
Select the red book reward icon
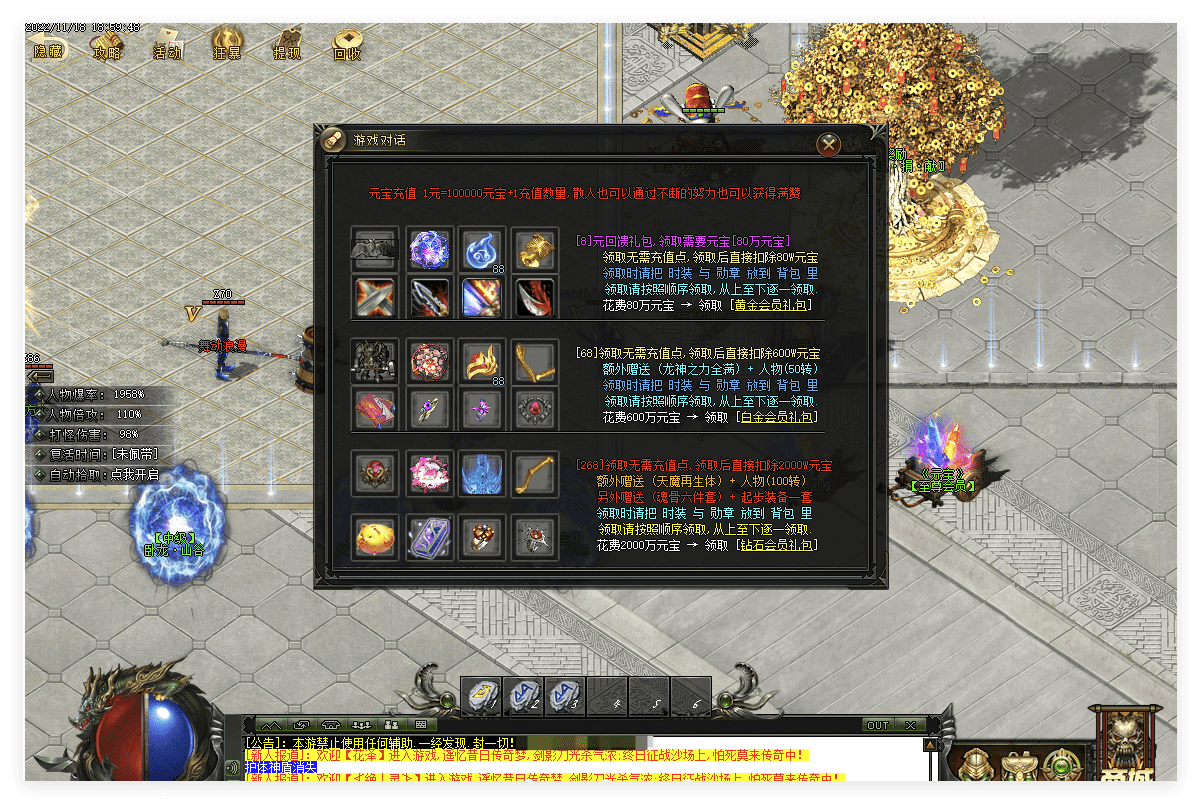[x=375, y=408]
